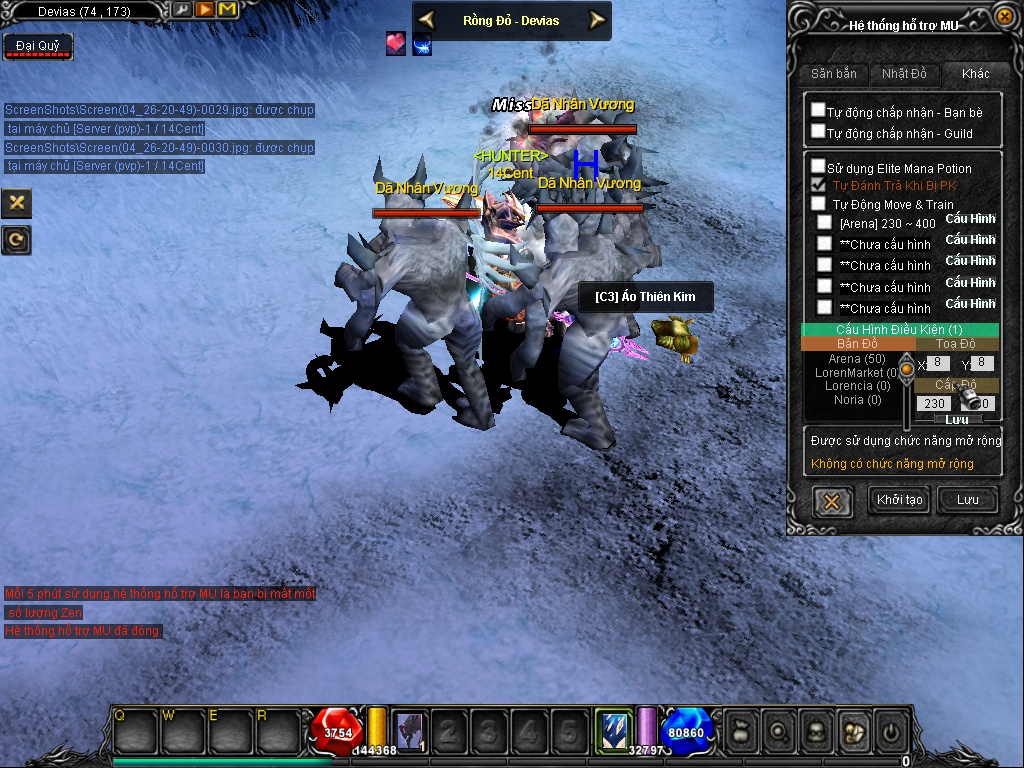This screenshot has height=768, width=1024.
Task: Check the Tự Động Move & Train option
Action: [x=818, y=204]
